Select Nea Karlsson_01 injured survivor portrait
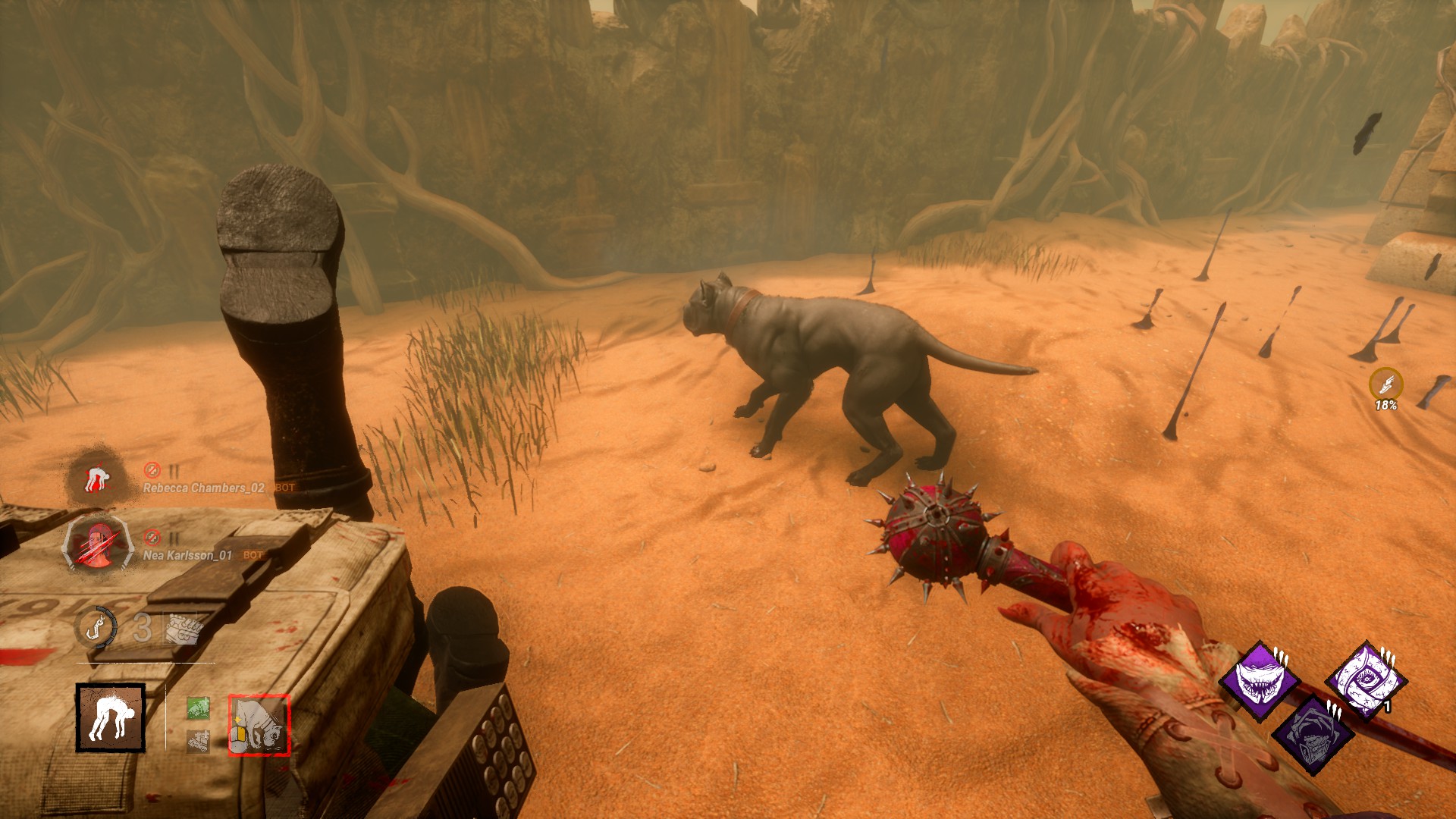This screenshot has width=1456, height=819. tap(98, 543)
